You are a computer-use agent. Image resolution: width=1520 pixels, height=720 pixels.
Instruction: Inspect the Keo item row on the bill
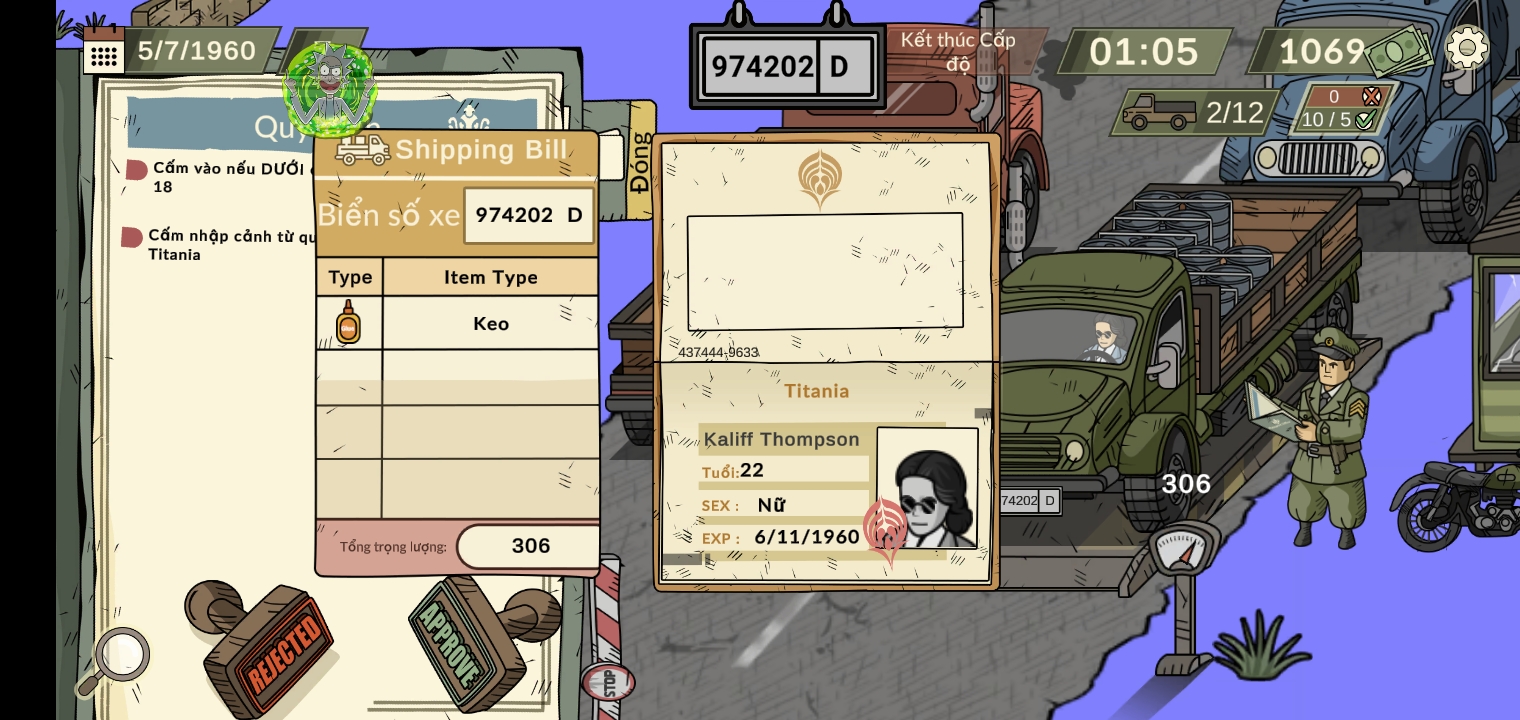[x=490, y=323]
